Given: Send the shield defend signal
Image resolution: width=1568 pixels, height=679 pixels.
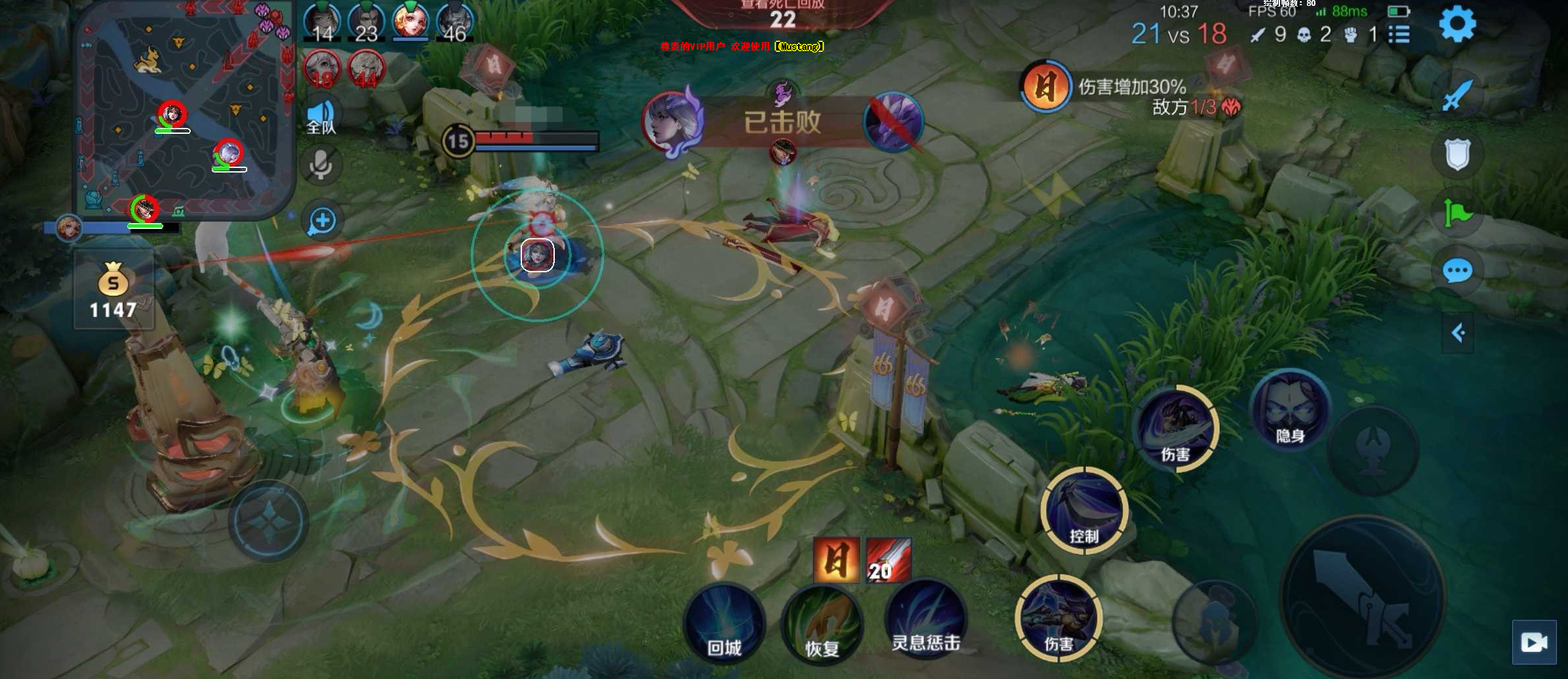Looking at the screenshot, I should 1457,155.
